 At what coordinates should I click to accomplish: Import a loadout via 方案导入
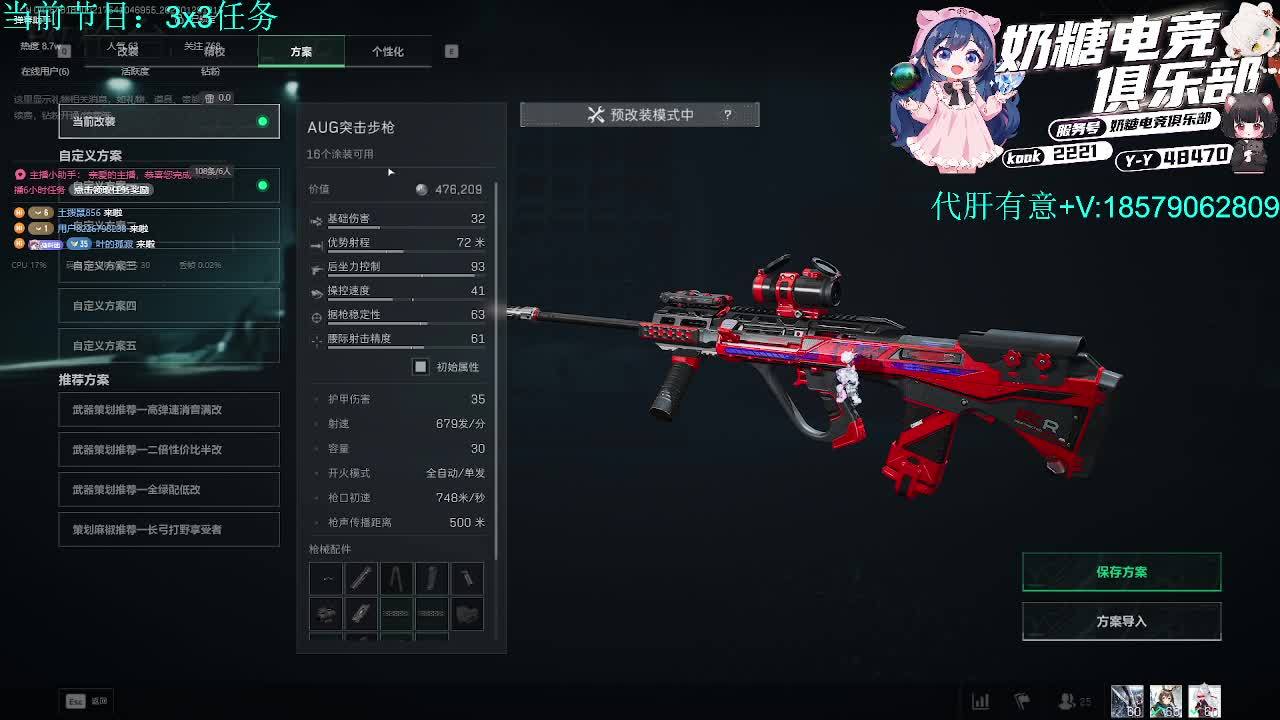[1121, 621]
